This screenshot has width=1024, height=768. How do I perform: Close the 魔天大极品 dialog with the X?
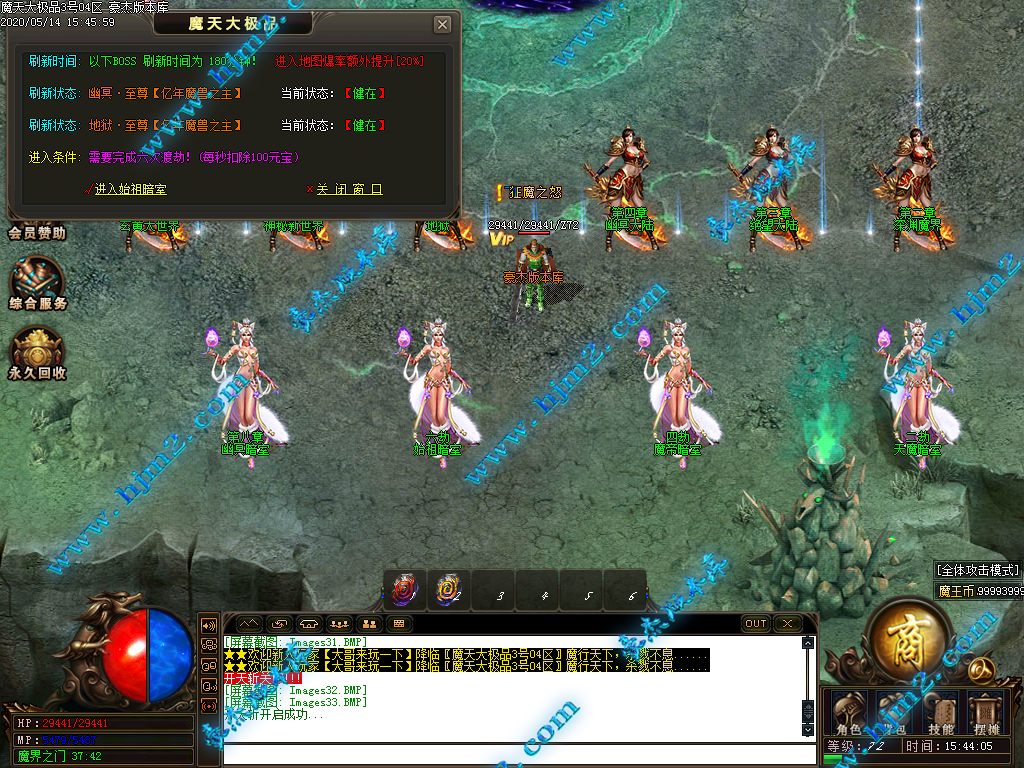click(442, 24)
